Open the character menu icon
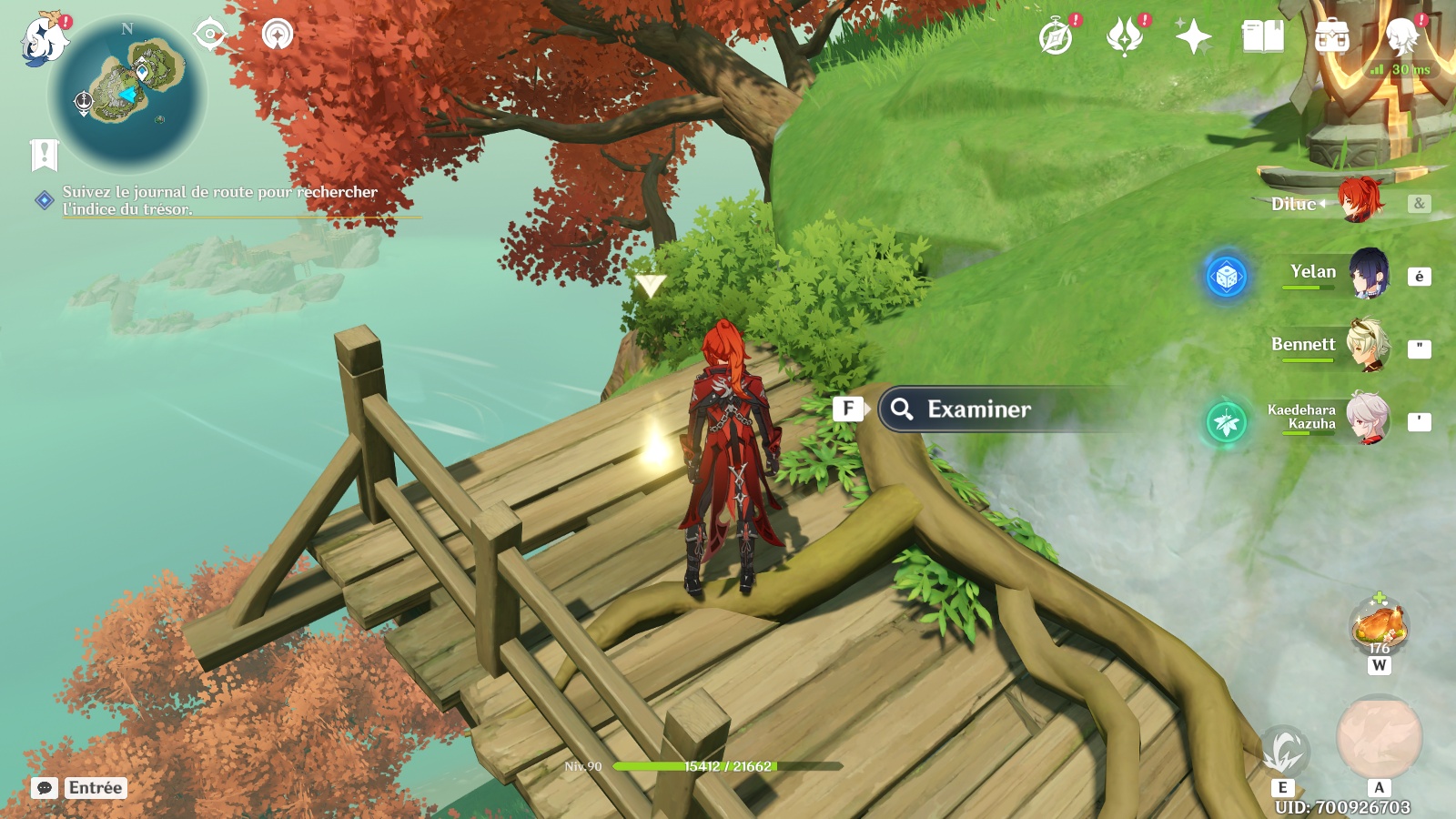1456x819 pixels. (1401, 35)
